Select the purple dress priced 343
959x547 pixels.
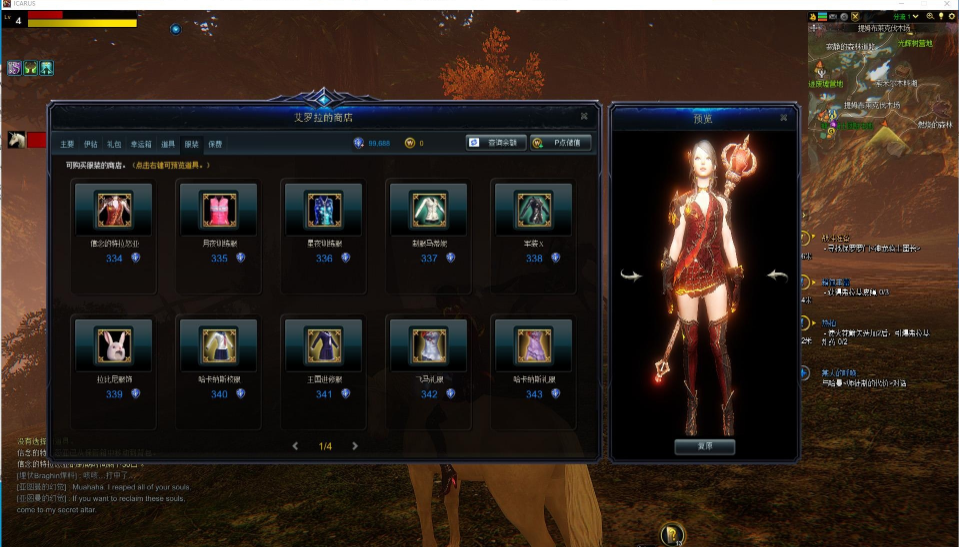(x=534, y=346)
